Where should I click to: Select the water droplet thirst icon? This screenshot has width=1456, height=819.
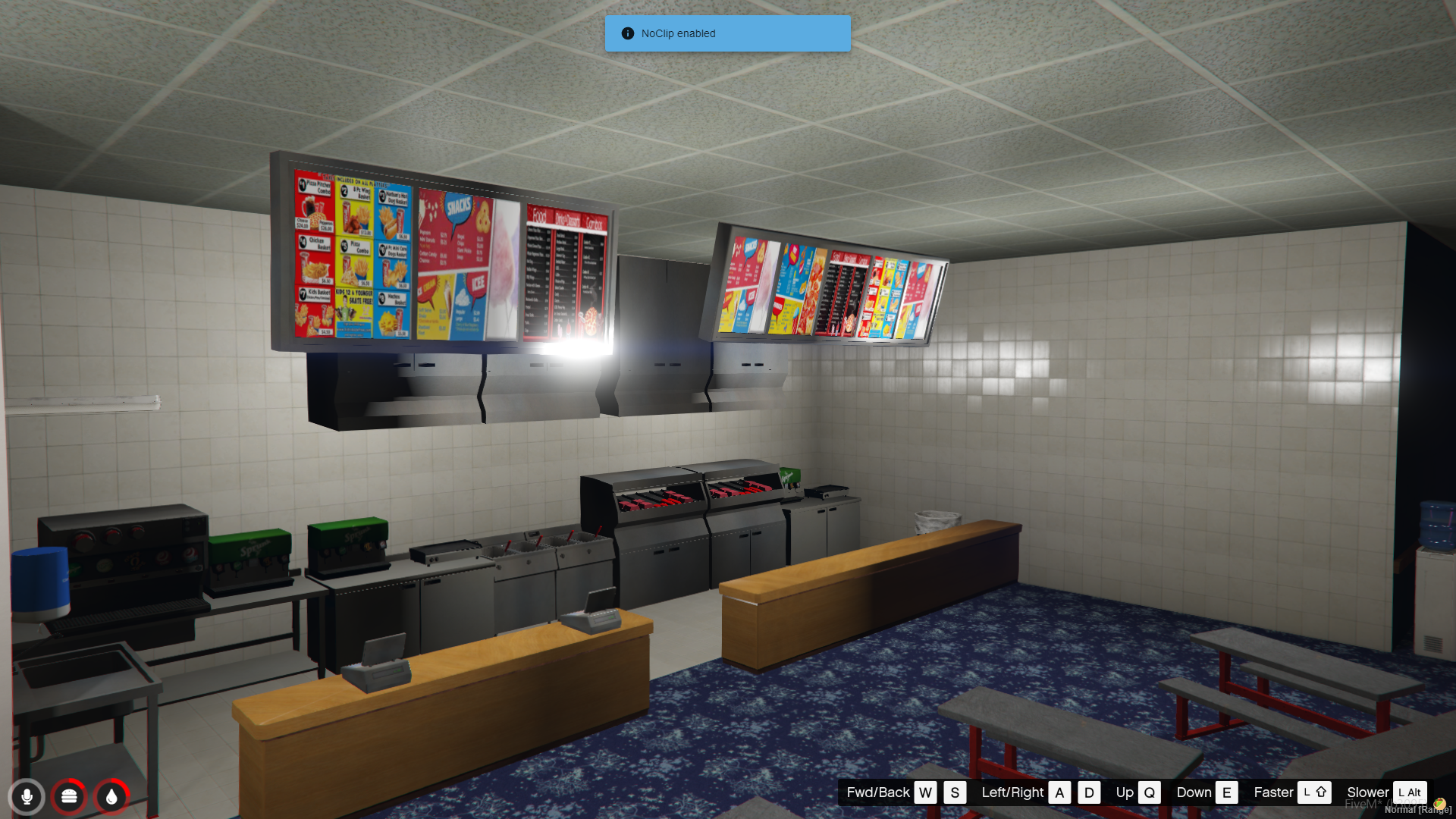pos(111,796)
